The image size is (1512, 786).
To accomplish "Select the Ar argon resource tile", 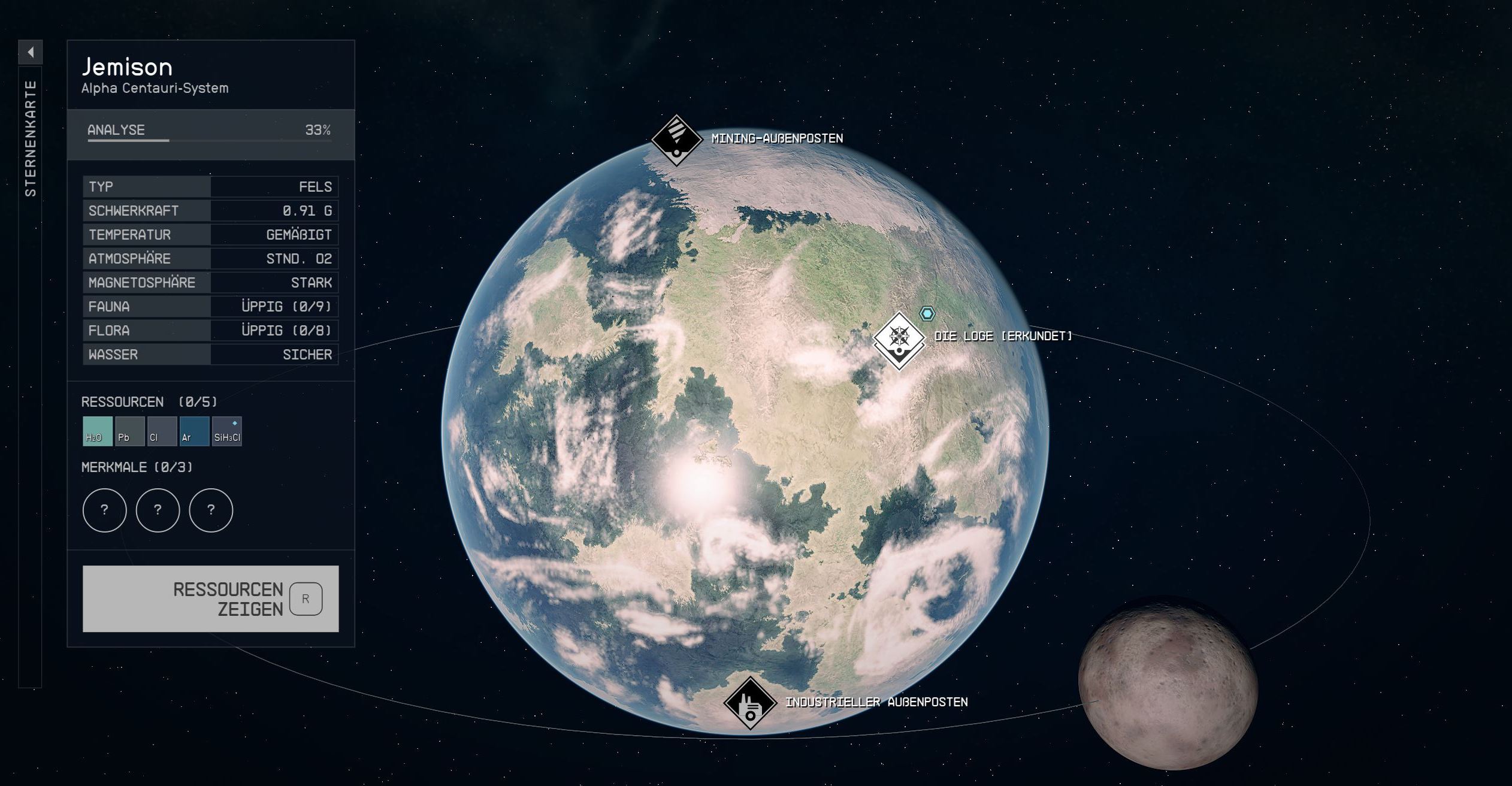I will click(x=194, y=431).
